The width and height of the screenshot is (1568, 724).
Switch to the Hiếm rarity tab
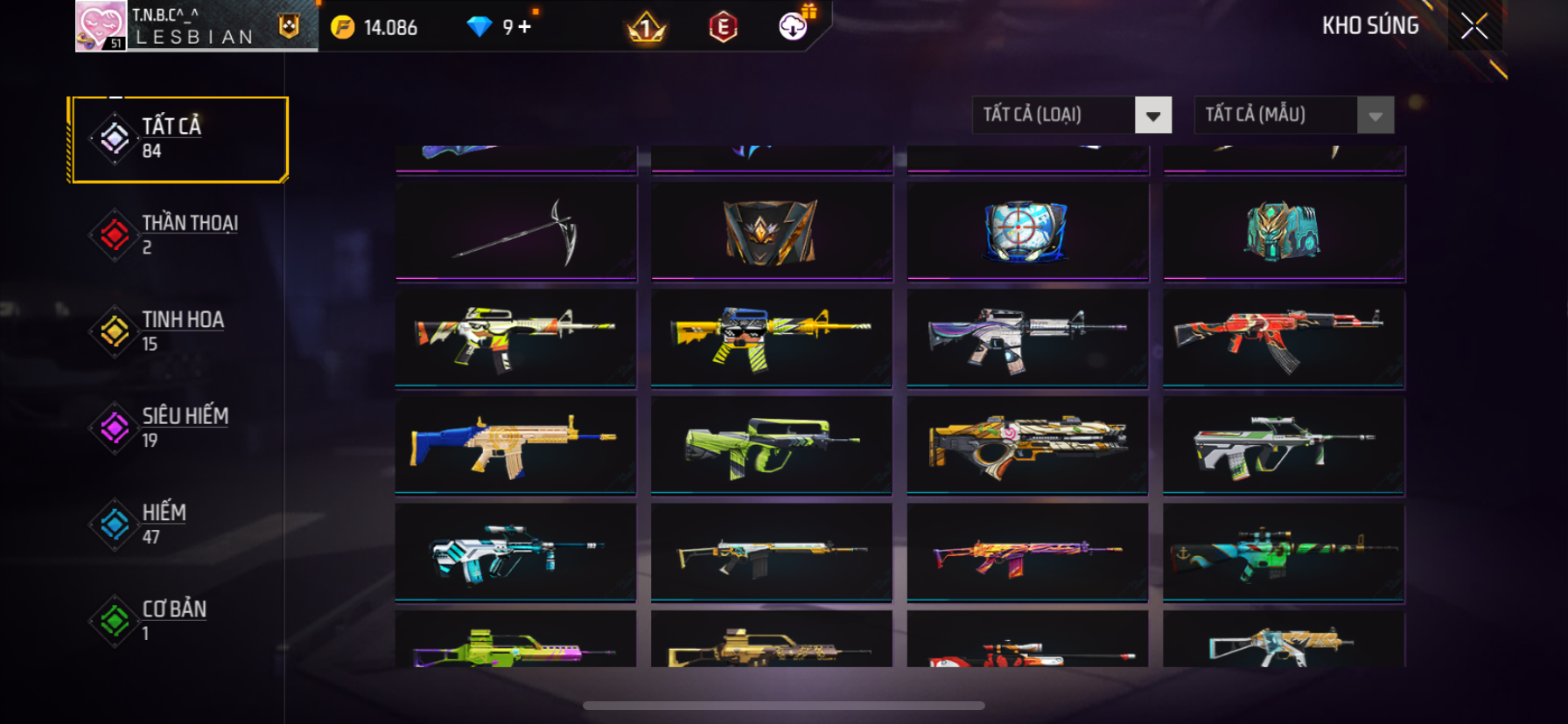coord(179,524)
